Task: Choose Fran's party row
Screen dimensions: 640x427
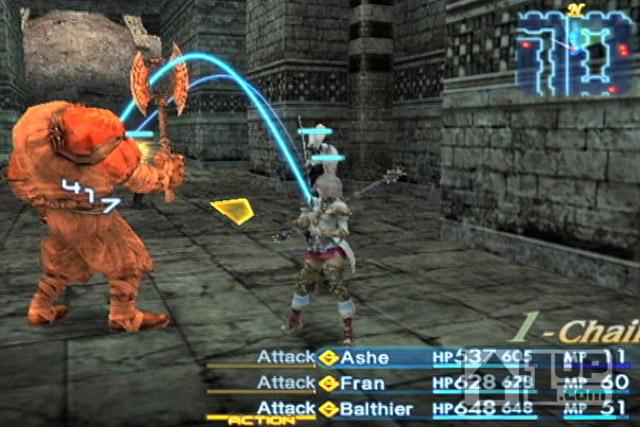Action: pyautogui.click(x=362, y=382)
